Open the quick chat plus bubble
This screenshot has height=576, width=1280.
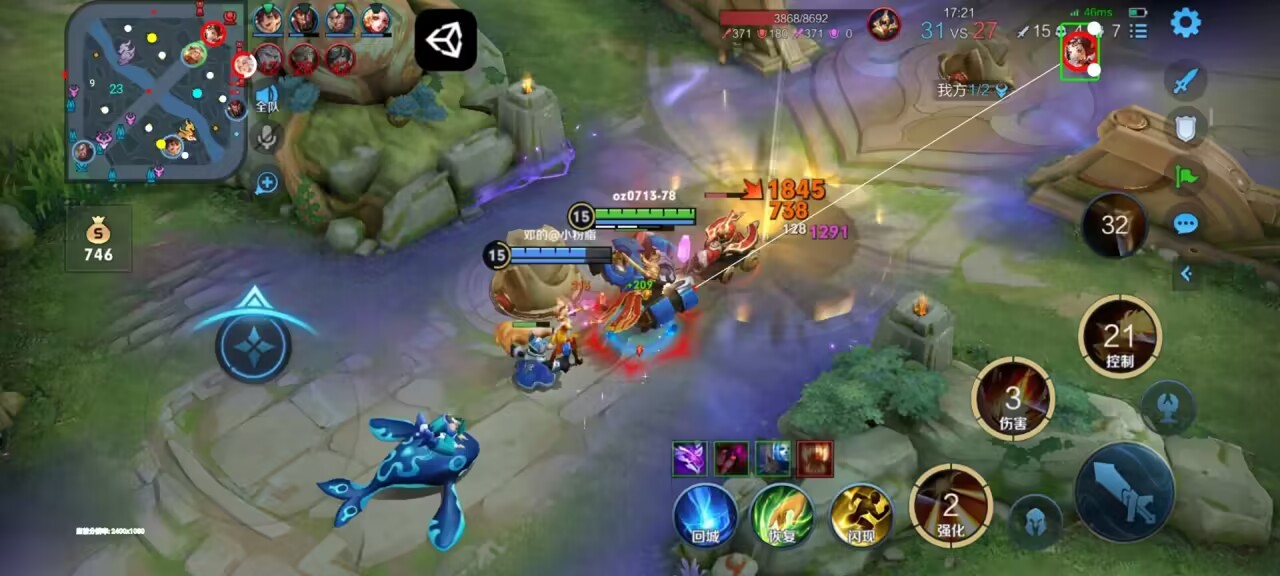[x=267, y=183]
